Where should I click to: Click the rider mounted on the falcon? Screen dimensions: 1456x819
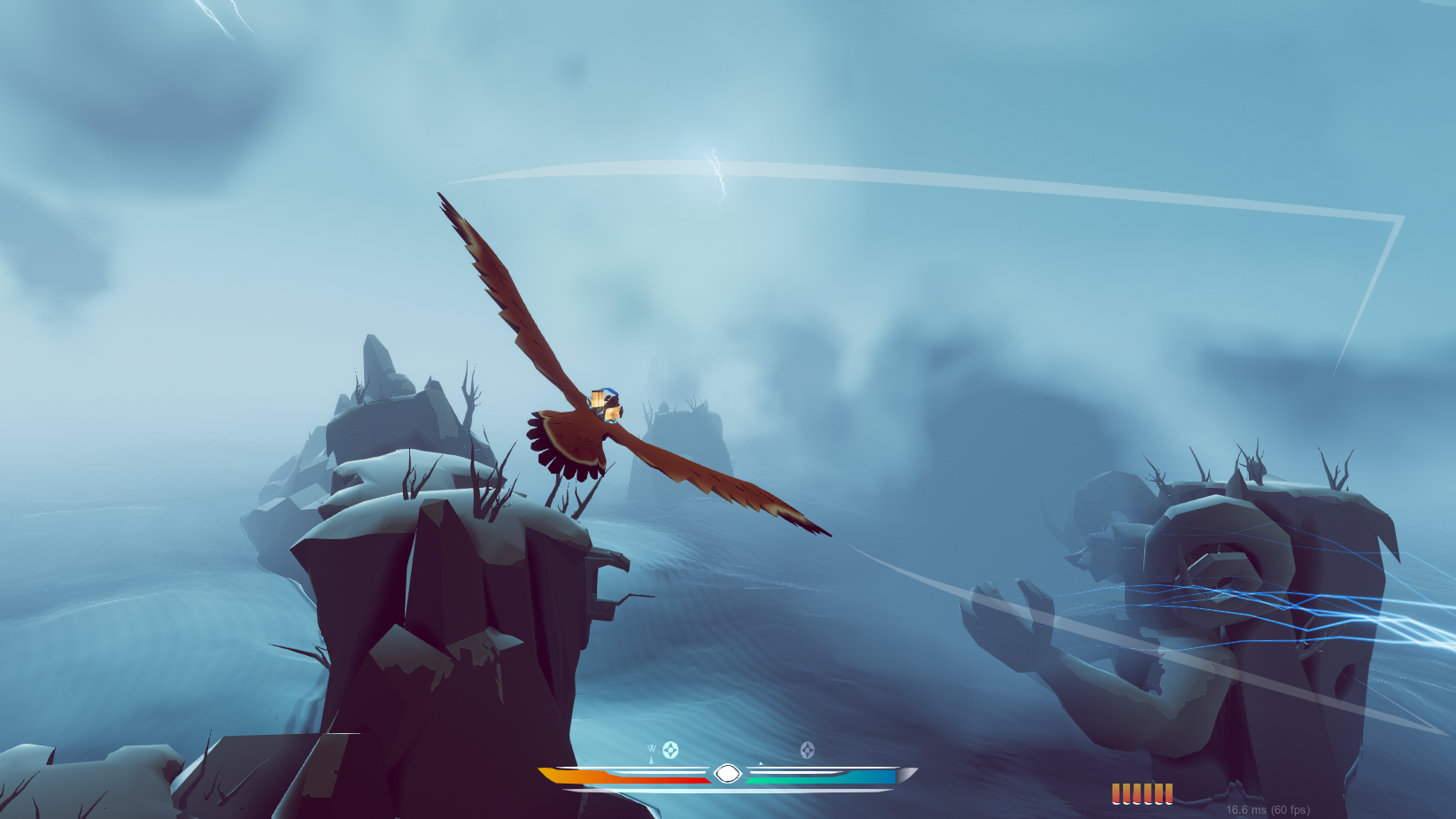point(606,406)
